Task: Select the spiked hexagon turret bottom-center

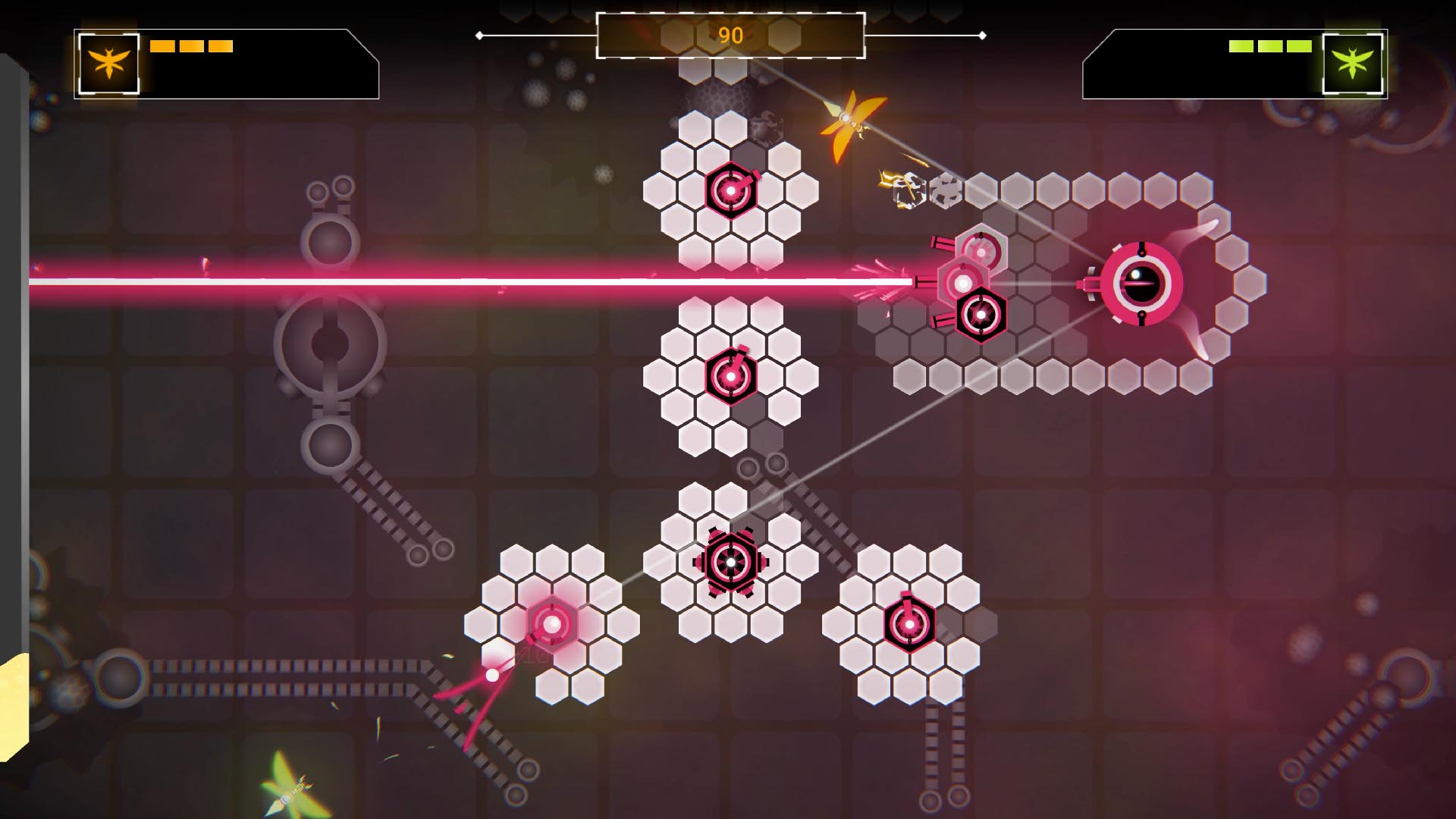Action: 730,562
